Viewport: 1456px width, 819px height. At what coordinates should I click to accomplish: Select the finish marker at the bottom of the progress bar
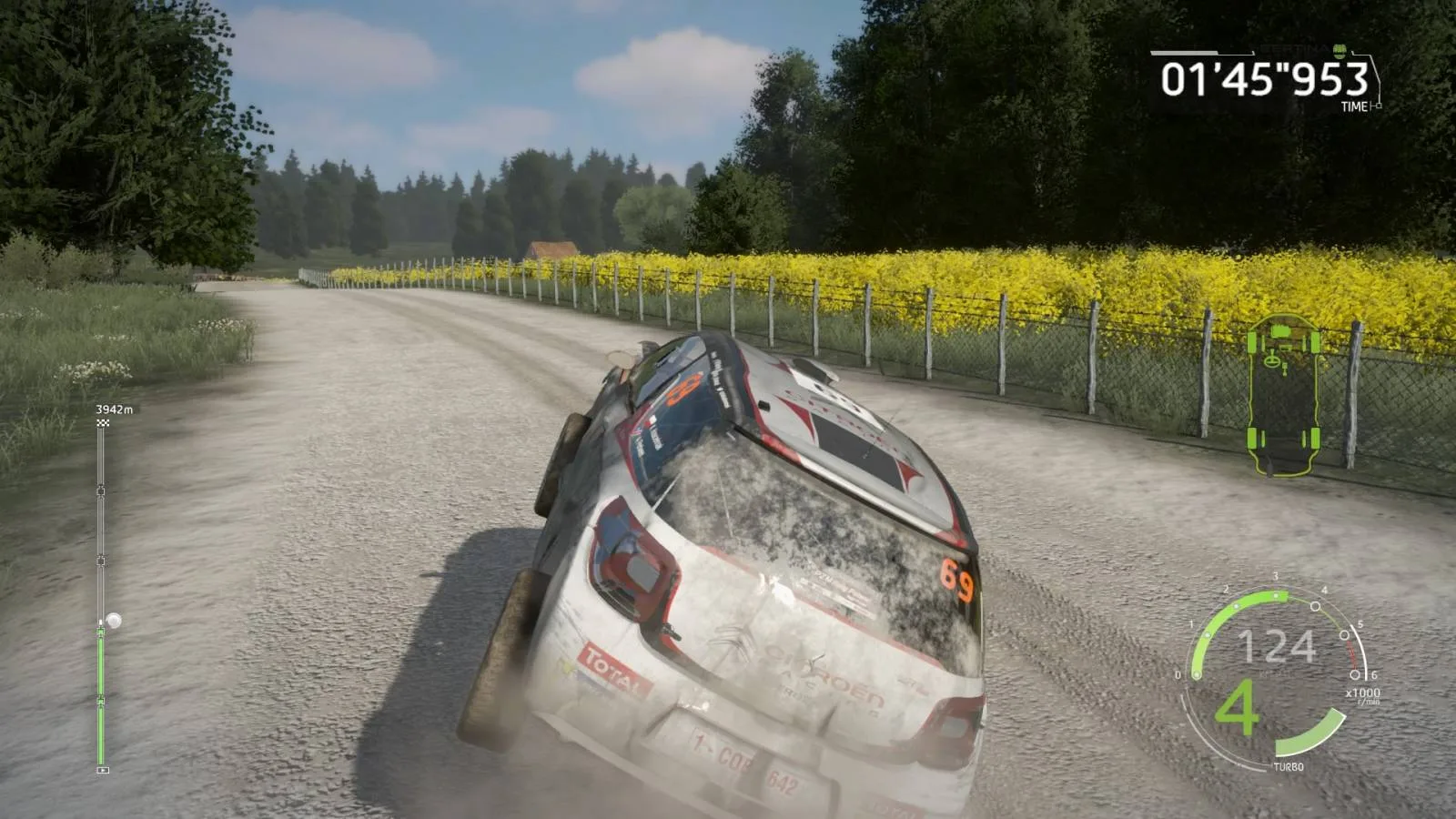tap(102, 767)
